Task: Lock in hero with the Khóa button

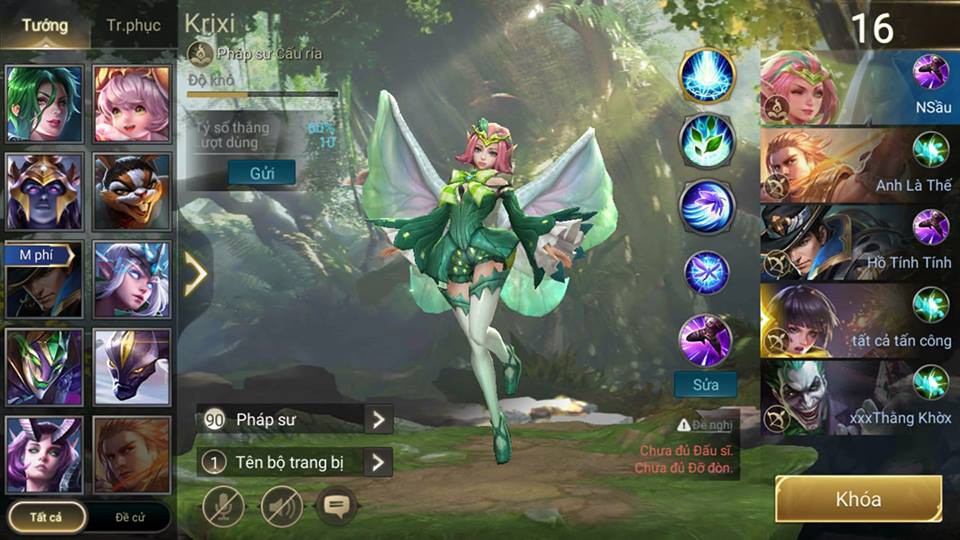Action: coord(858,499)
